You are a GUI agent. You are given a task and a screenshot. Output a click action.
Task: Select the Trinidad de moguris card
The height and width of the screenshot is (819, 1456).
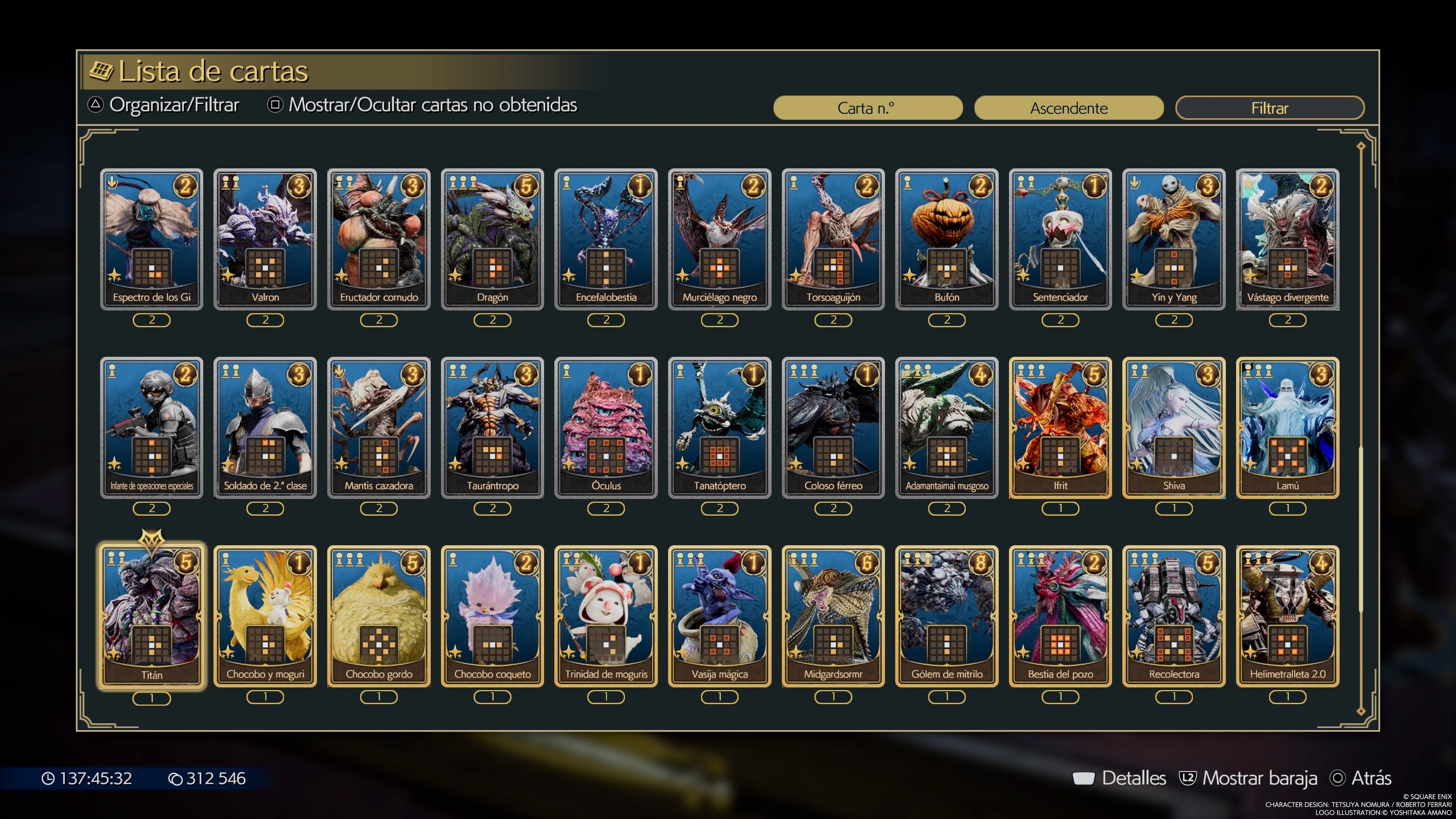click(606, 616)
